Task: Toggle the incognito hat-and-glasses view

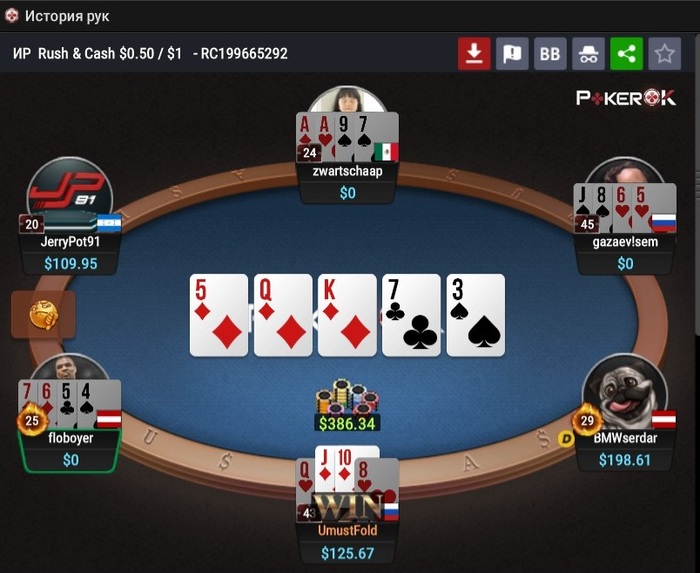Action: click(x=588, y=54)
